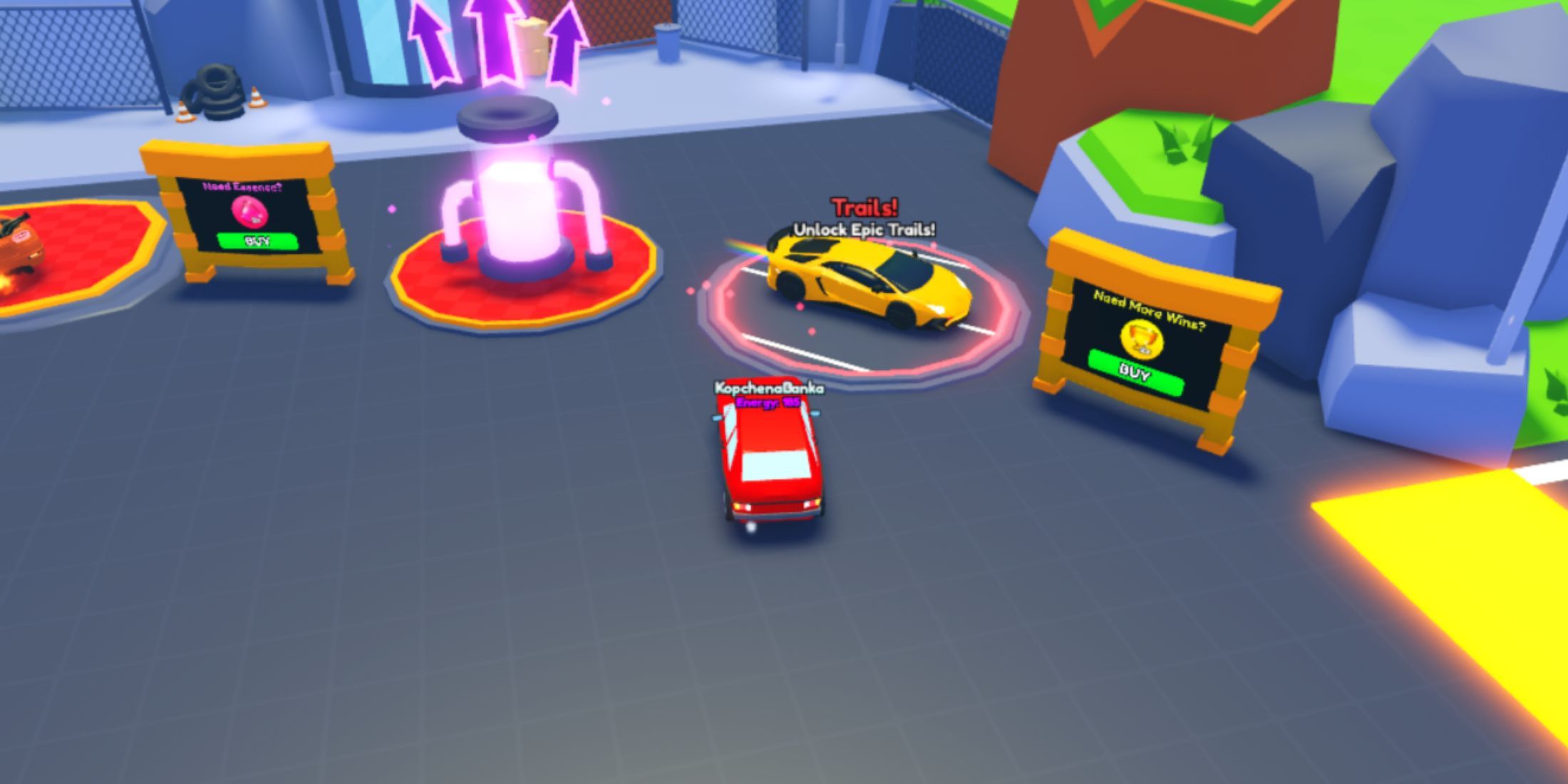Select the glowing pink Essence machine

click(x=520, y=207)
